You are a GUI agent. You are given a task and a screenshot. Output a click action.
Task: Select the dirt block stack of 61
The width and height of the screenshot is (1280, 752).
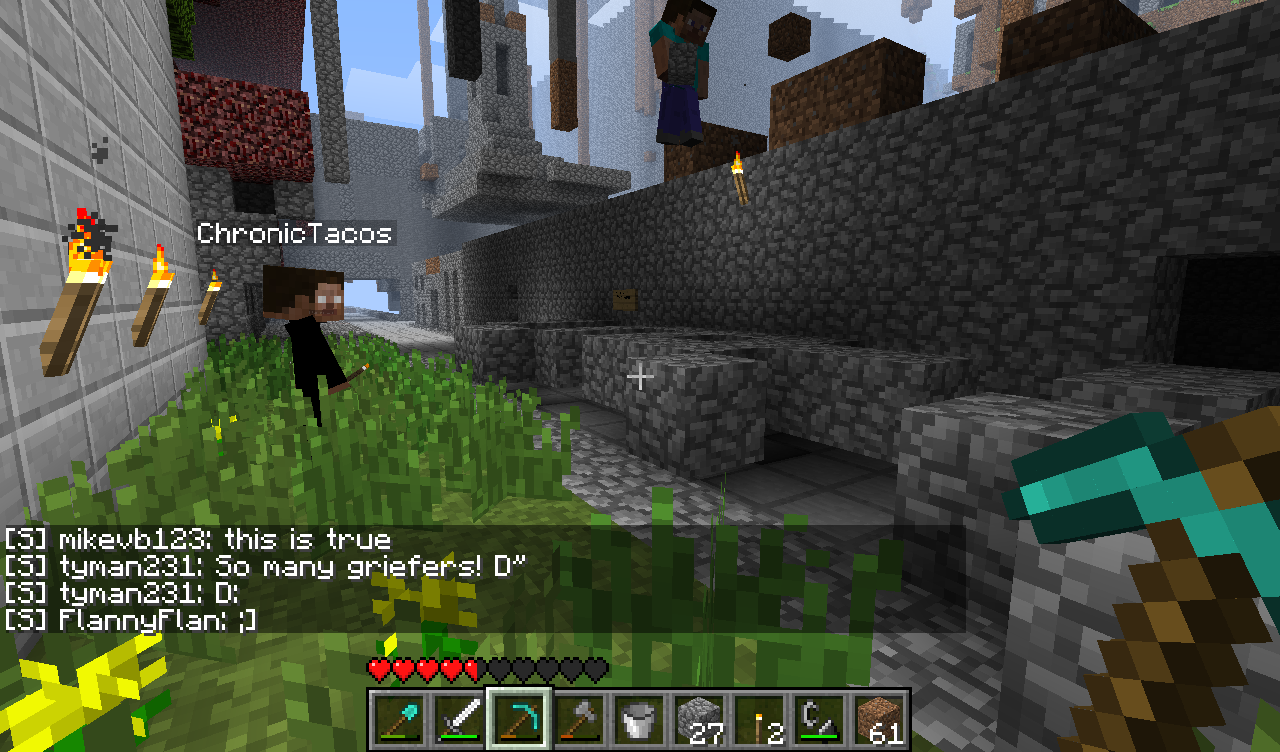[x=879, y=719]
